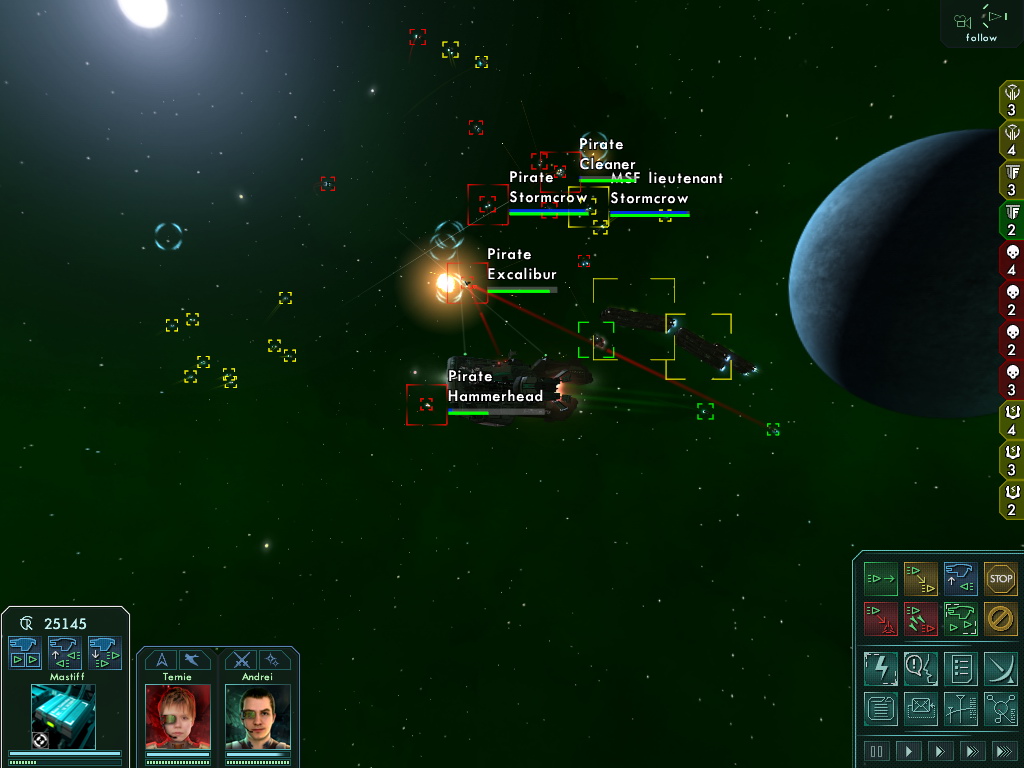Select pilot Ternie's portrait

point(178,716)
